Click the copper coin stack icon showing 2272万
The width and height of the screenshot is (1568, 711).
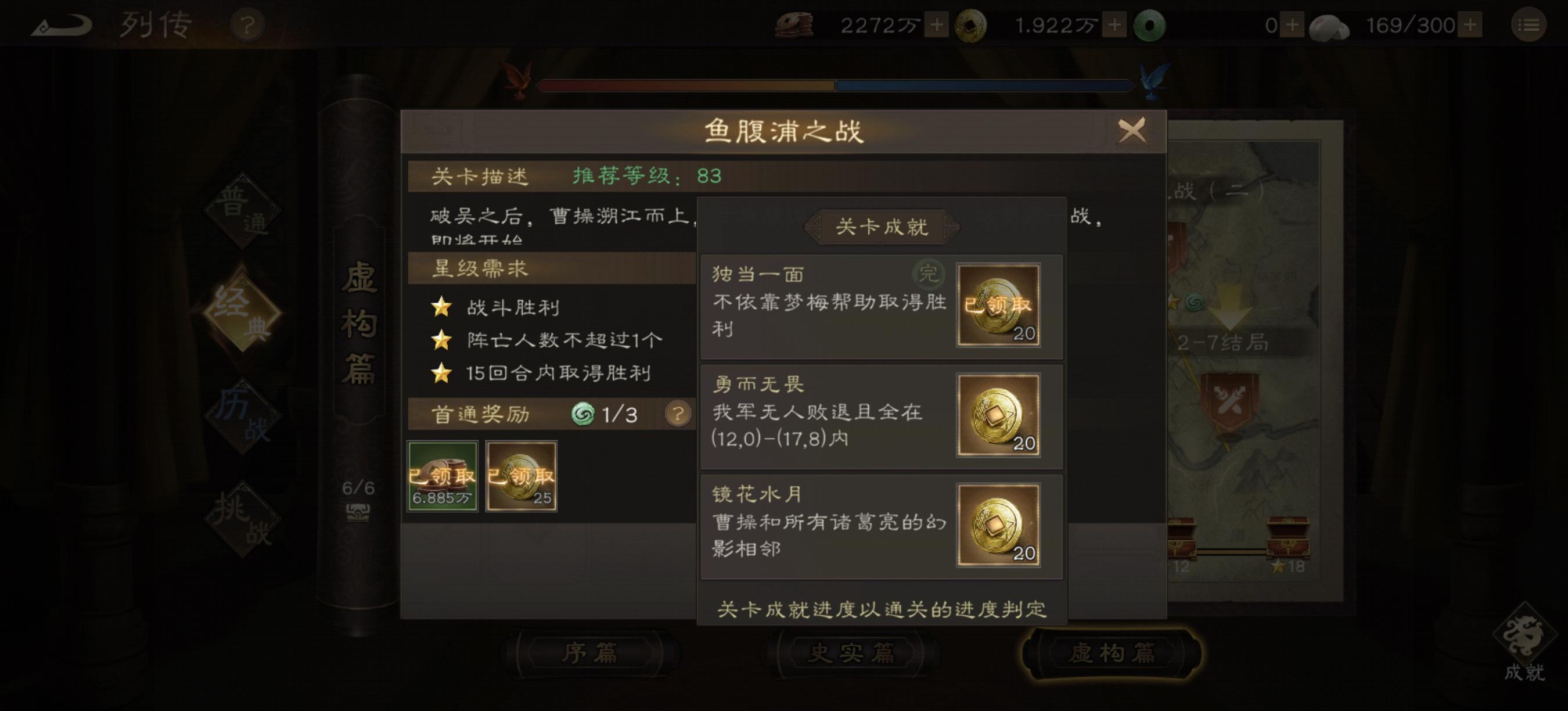pyautogui.click(x=794, y=24)
